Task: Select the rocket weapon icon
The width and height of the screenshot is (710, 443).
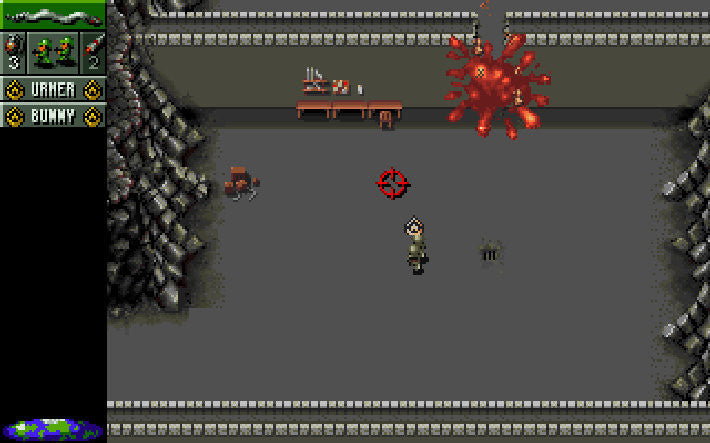Action: click(x=93, y=52)
